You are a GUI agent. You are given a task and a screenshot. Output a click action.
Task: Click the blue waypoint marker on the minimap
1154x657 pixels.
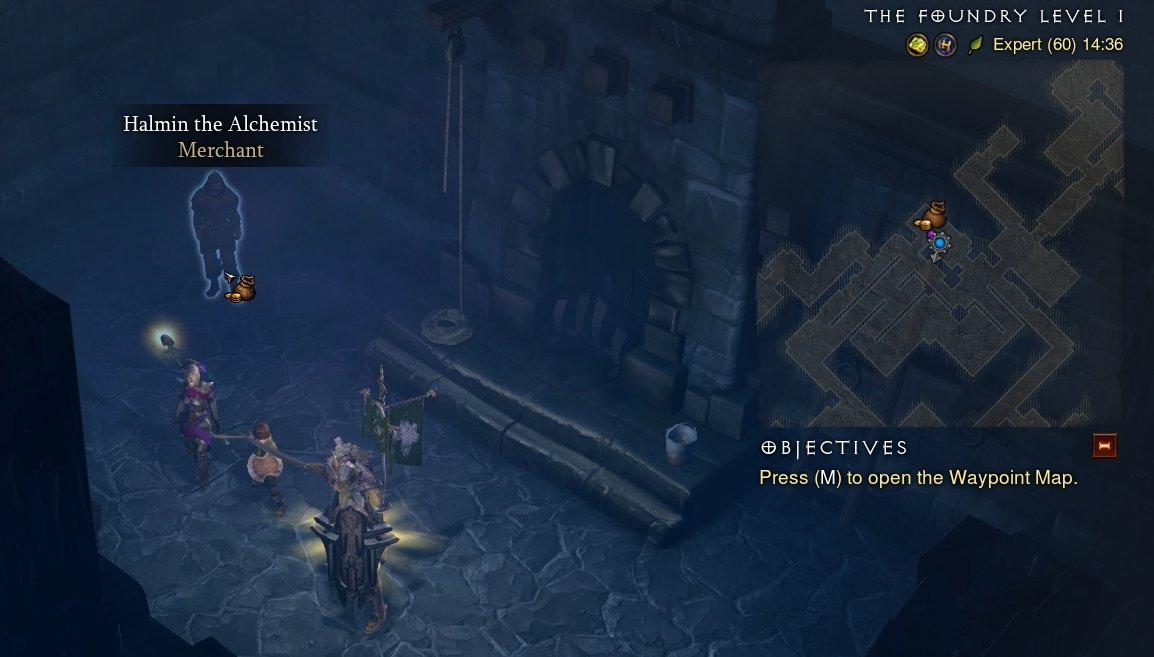click(x=939, y=242)
